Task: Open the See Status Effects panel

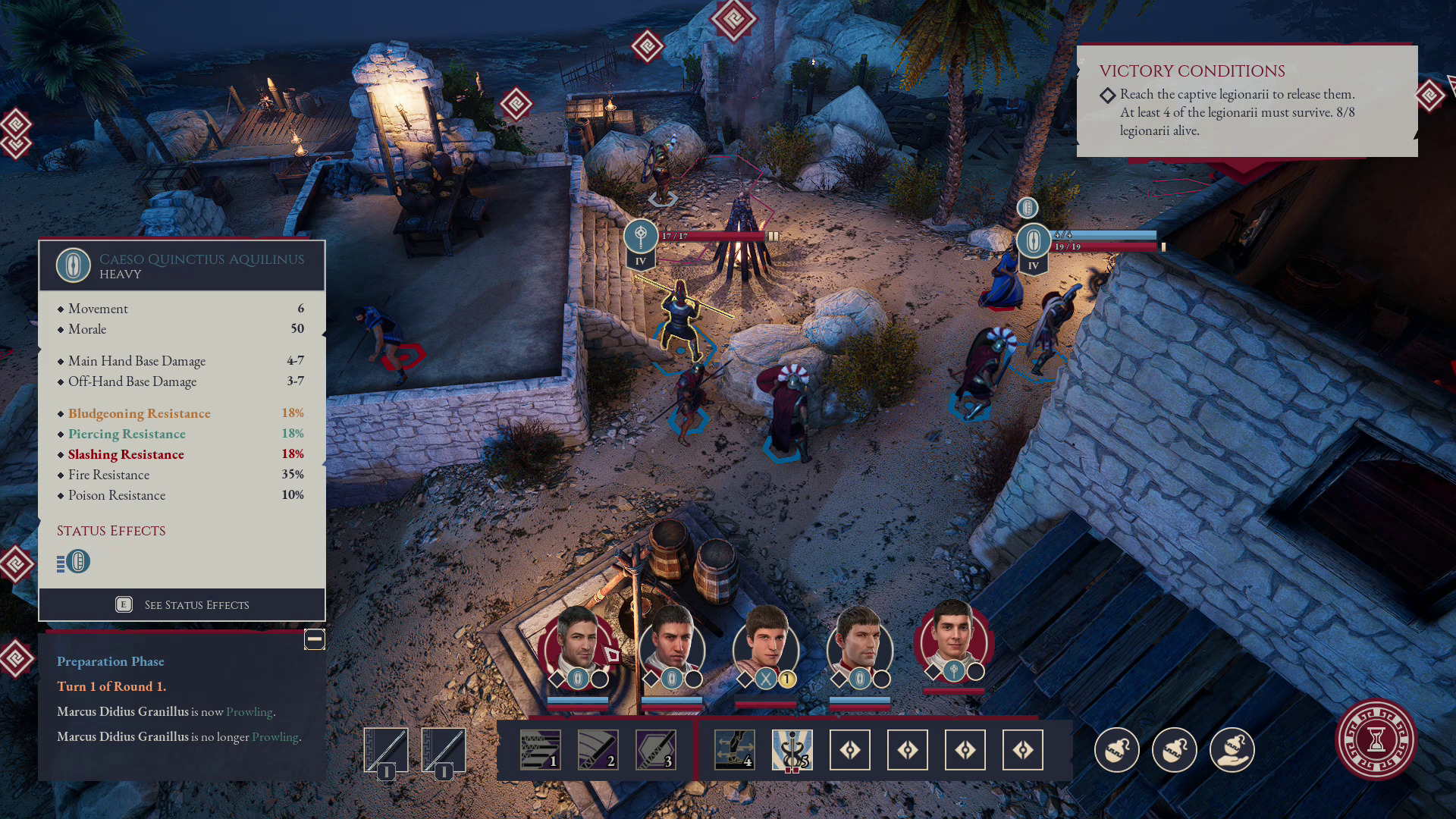Action: point(182,604)
